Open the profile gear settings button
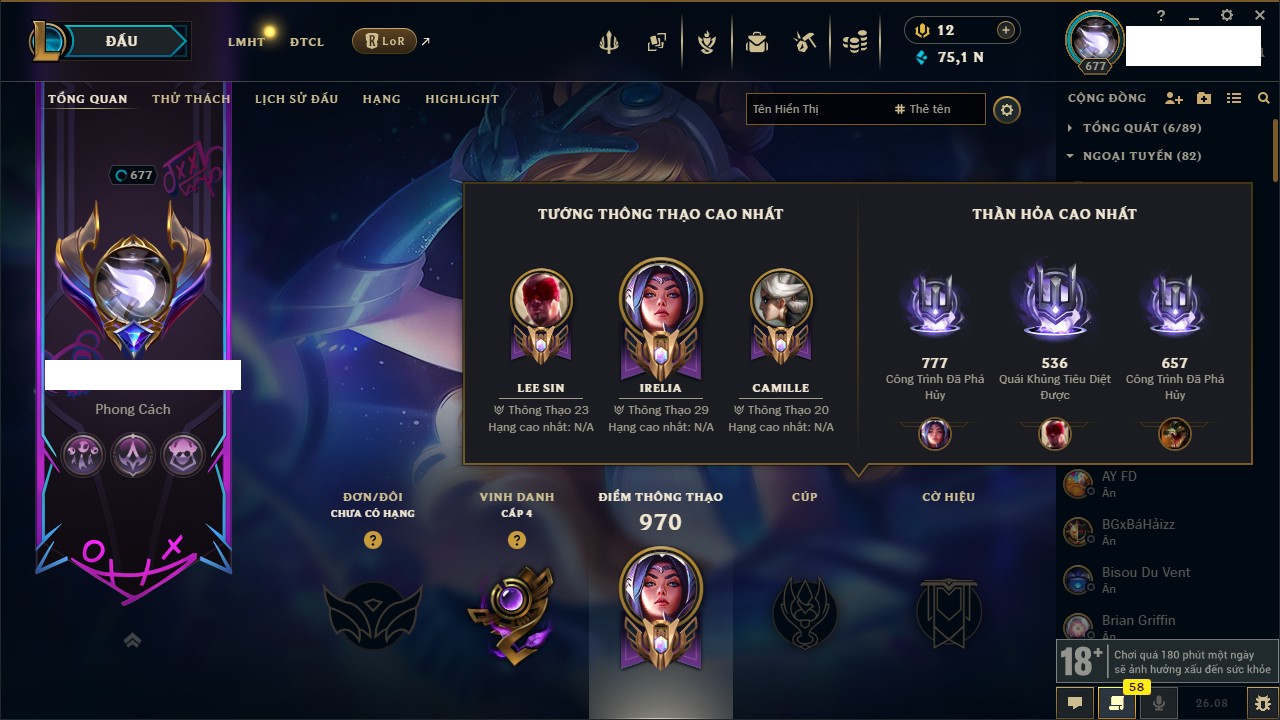1280x720 pixels. pos(1007,109)
